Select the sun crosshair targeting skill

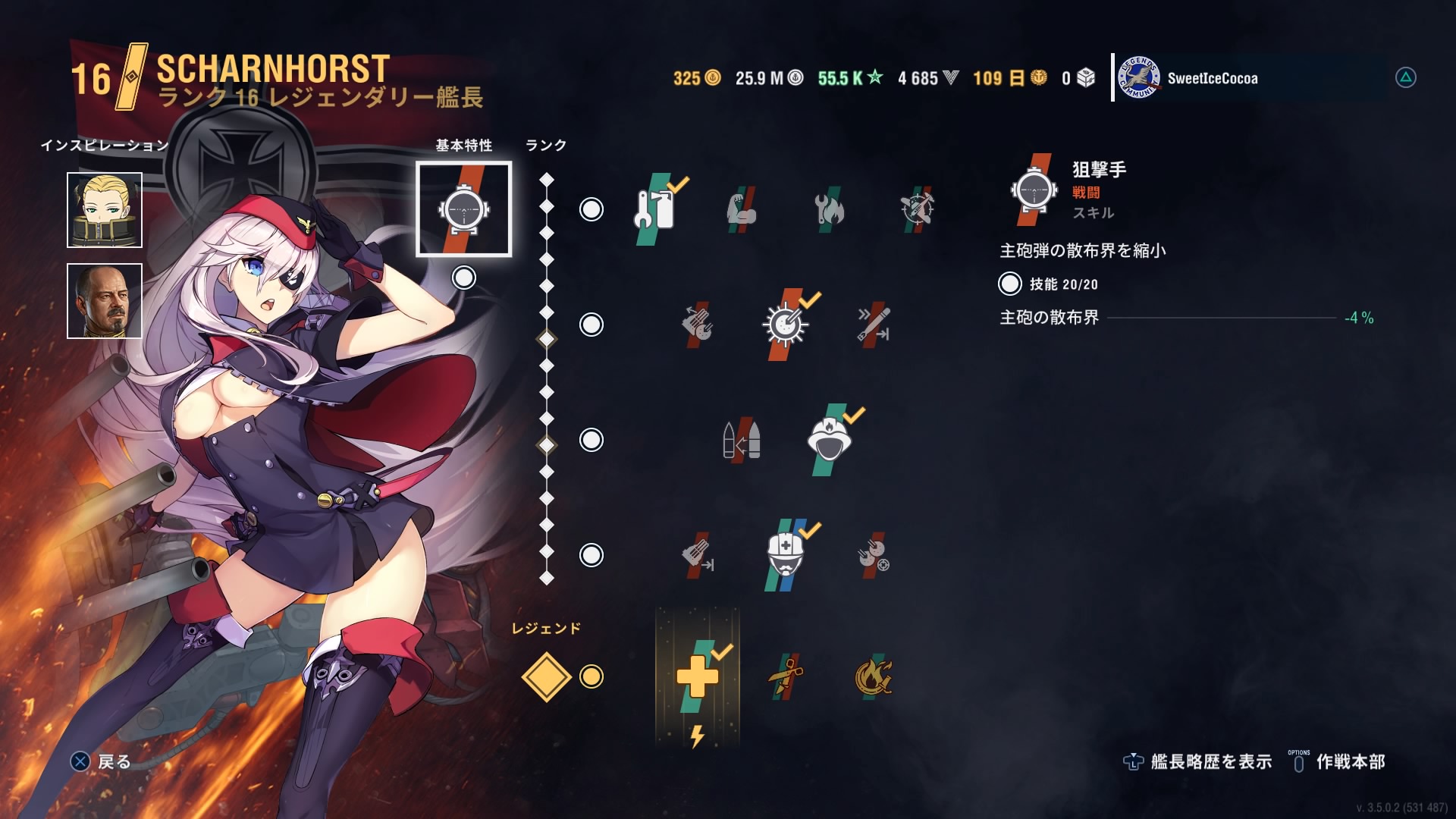click(785, 325)
